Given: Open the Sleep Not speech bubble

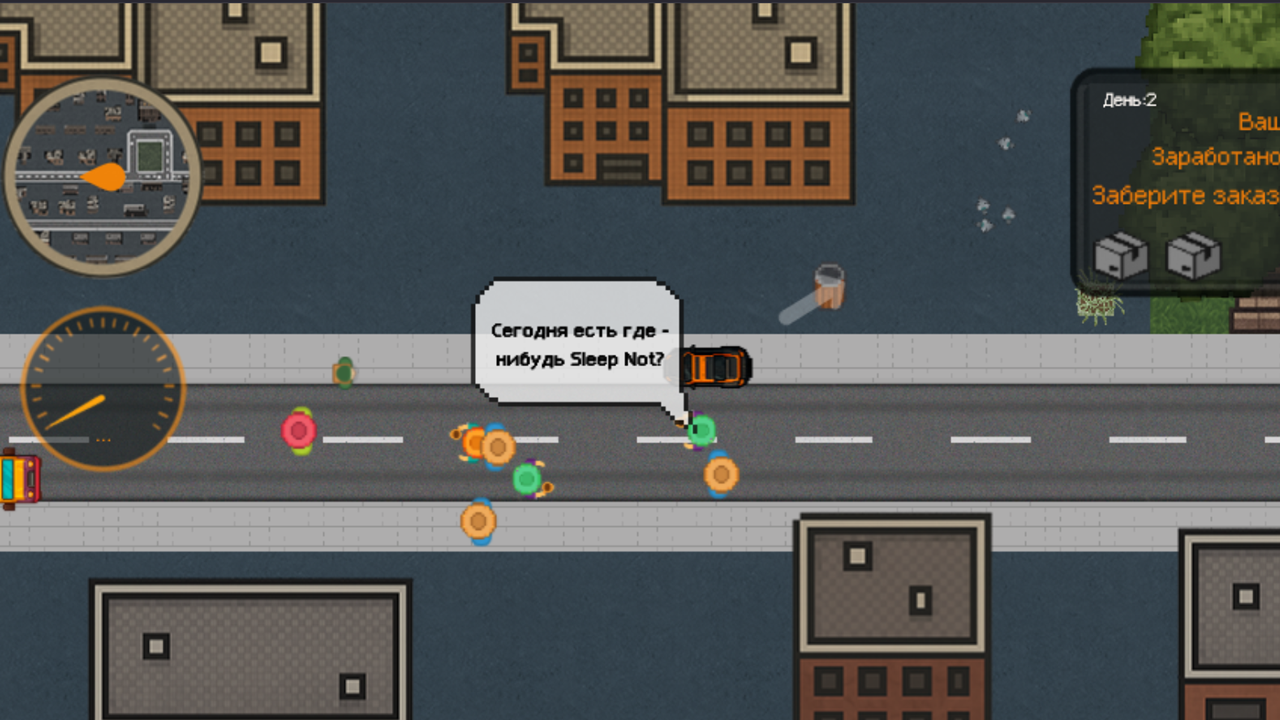Looking at the screenshot, I should tap(578, 345).
